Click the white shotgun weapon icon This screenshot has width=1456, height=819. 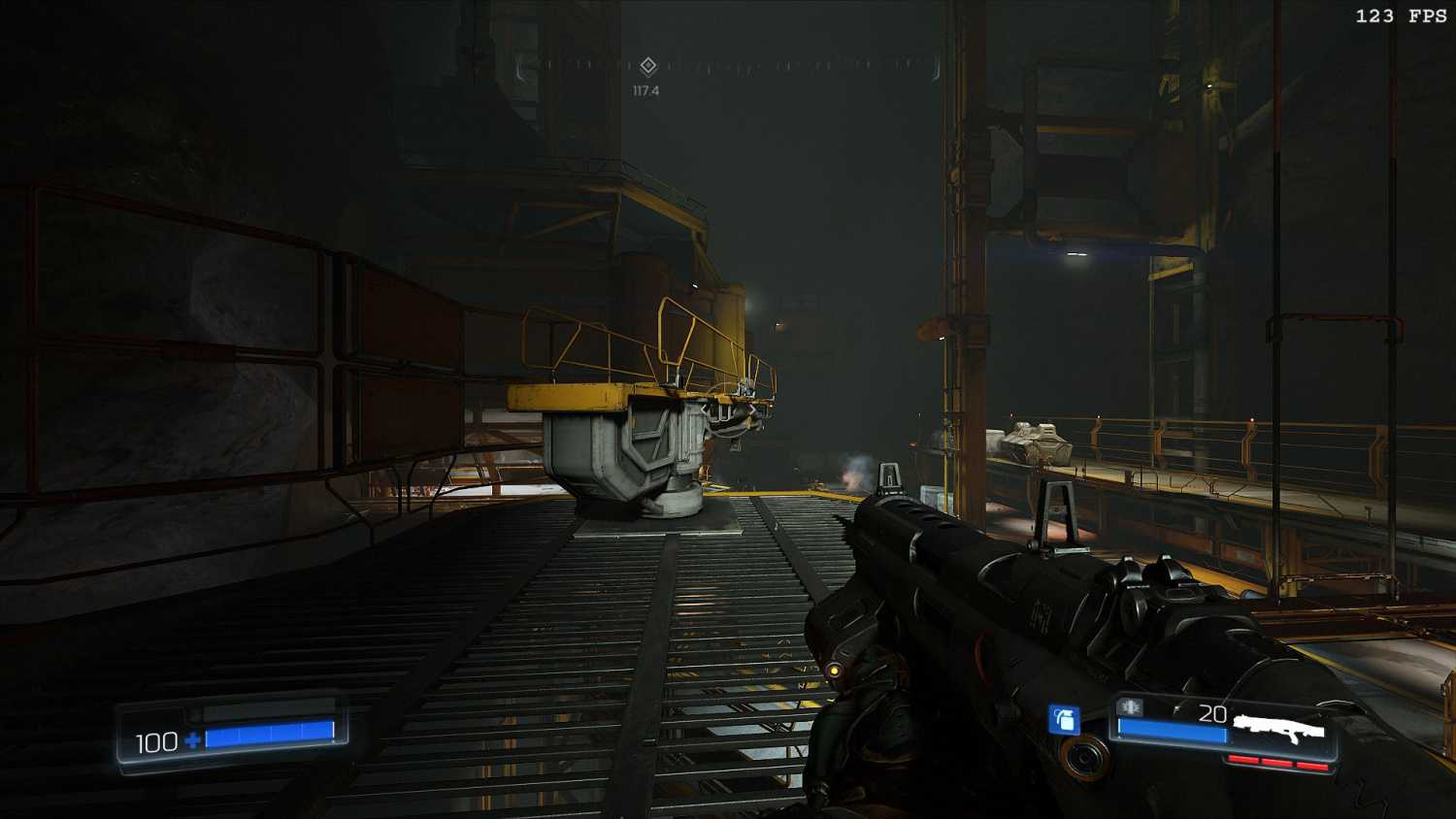tap(1279, 728)
